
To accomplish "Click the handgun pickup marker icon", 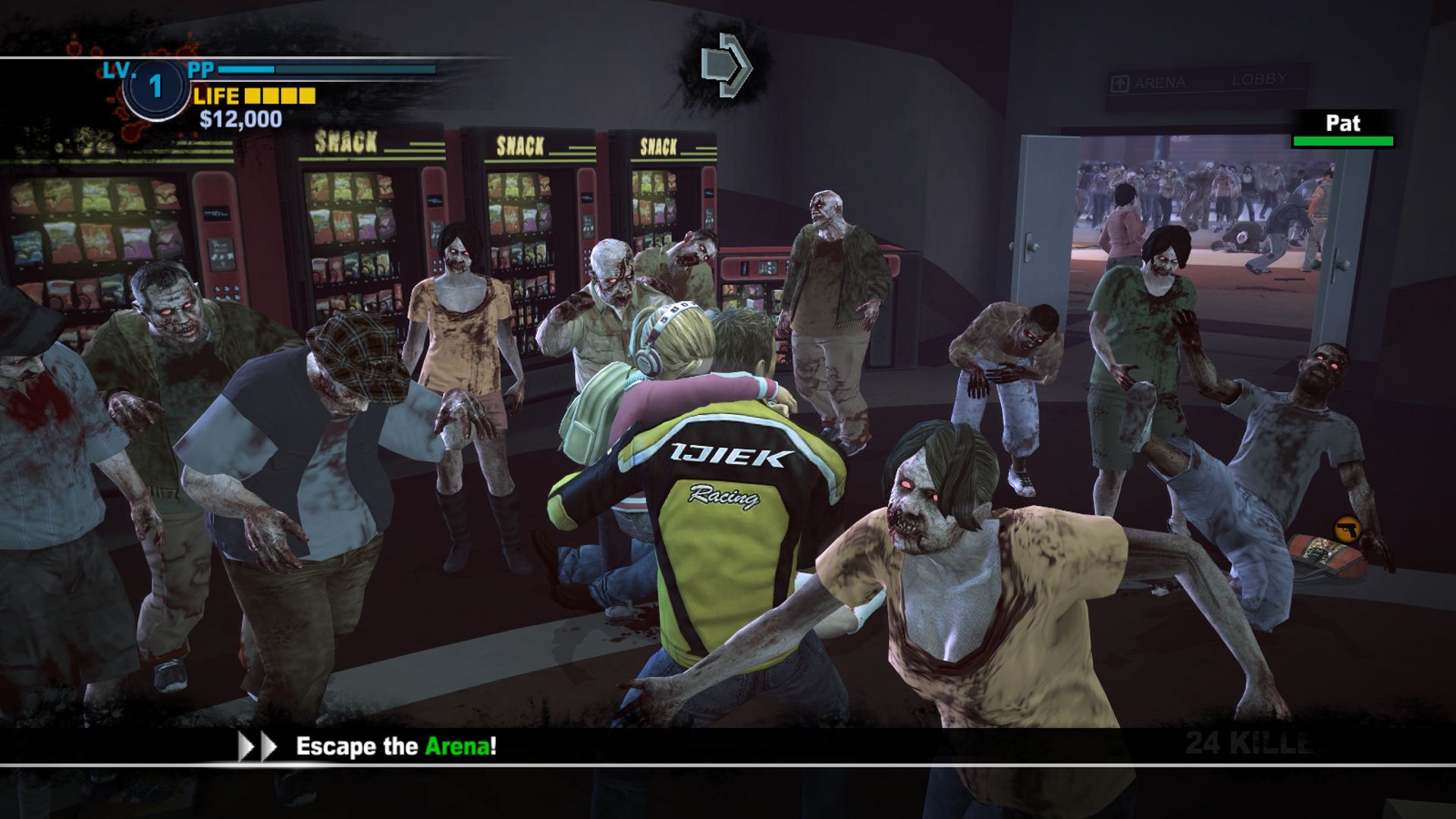I will 1347,528.
